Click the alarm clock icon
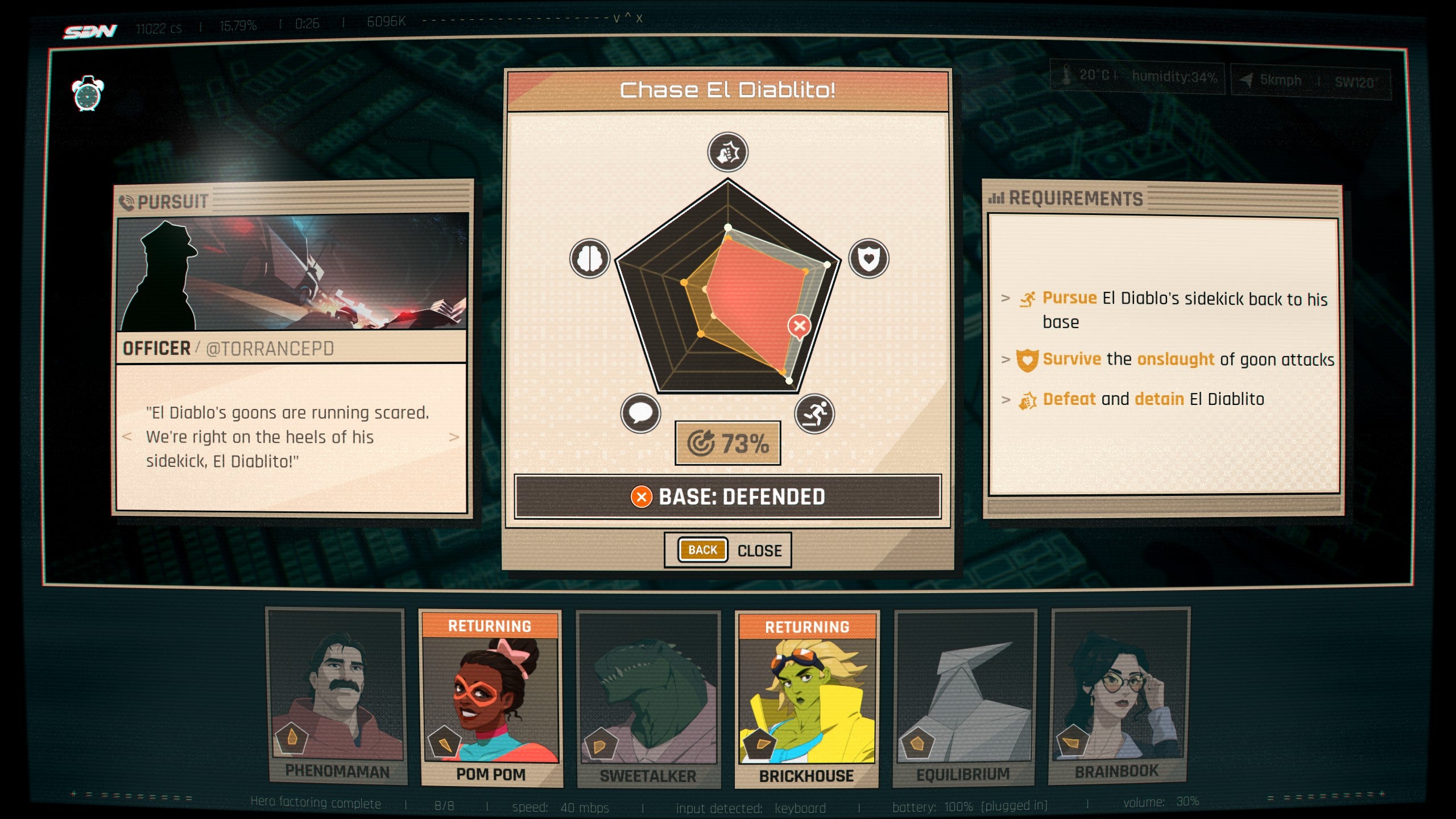1456x819 pixels. (x=88, y=93)
